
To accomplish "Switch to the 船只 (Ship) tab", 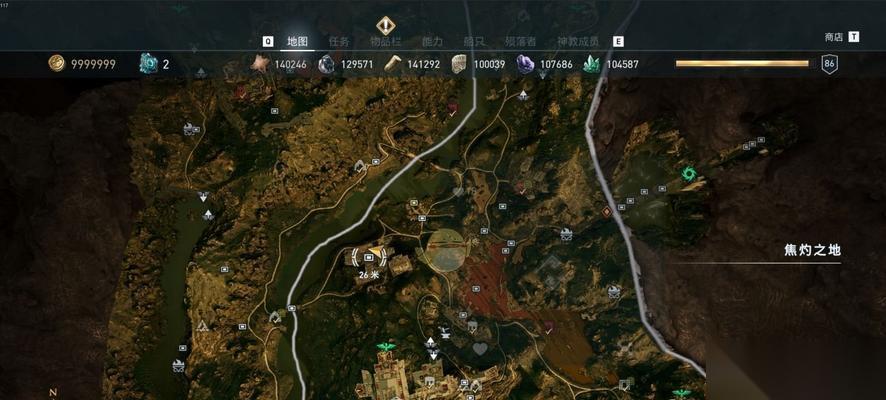I will (474, 41).
